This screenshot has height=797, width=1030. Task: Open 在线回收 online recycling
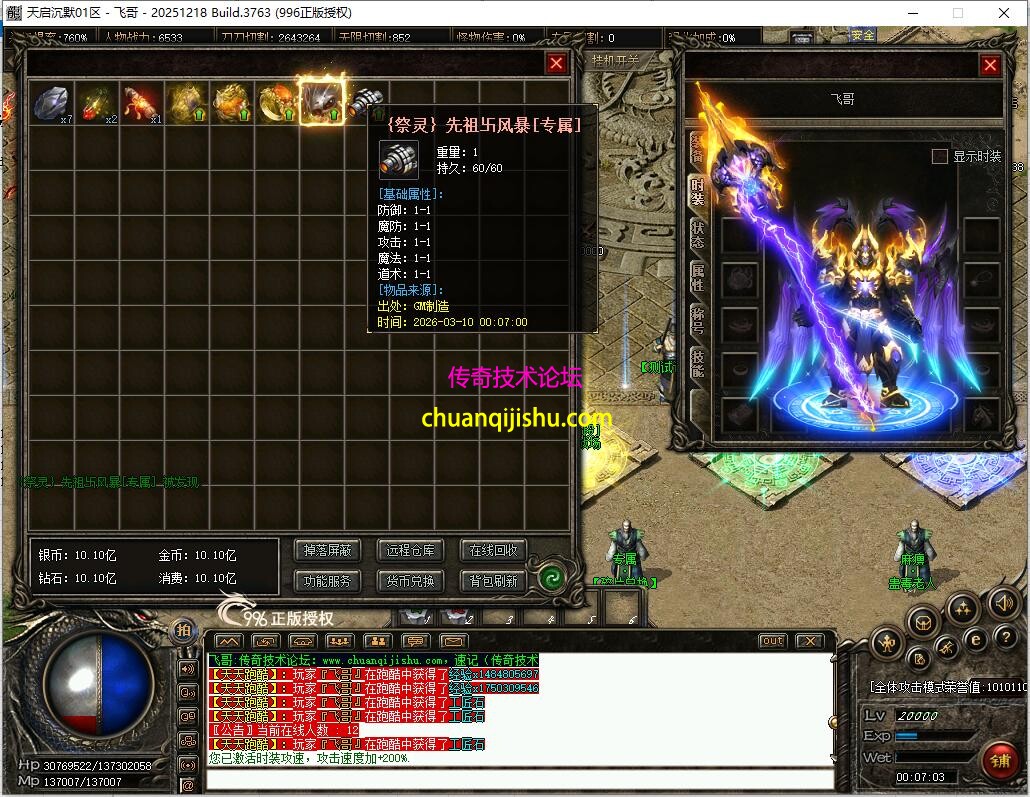[x=493, y=550]
